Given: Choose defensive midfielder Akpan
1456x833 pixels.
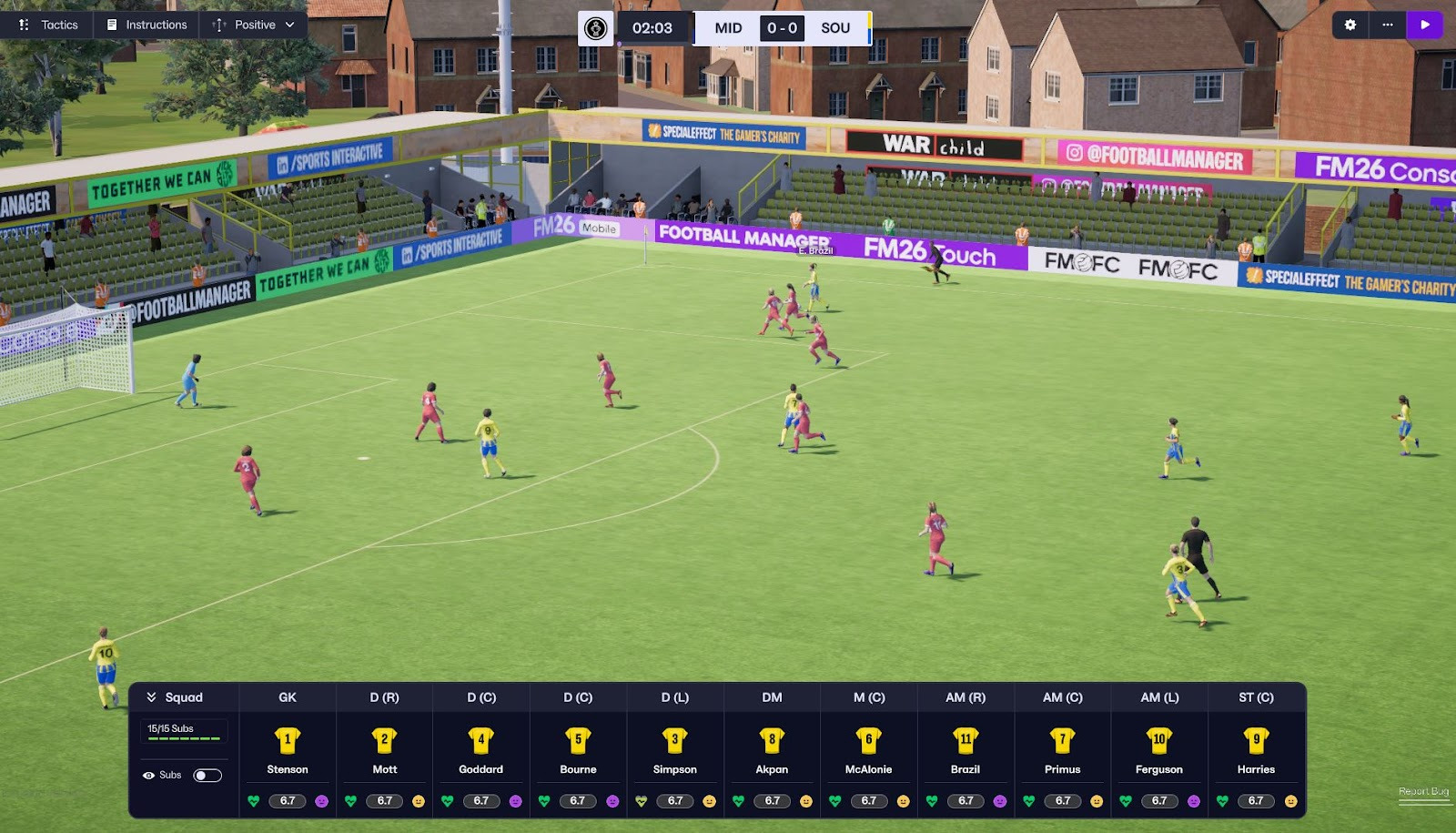Looking at the screenshot, I should (x=772, y=740).
